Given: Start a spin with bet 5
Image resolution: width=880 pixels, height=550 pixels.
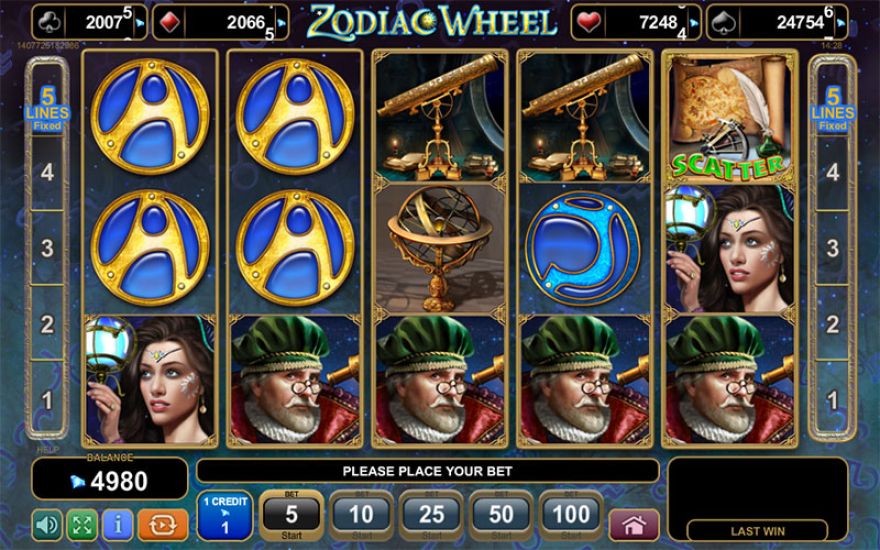Looking at the screenshot, I should [291, 516].
